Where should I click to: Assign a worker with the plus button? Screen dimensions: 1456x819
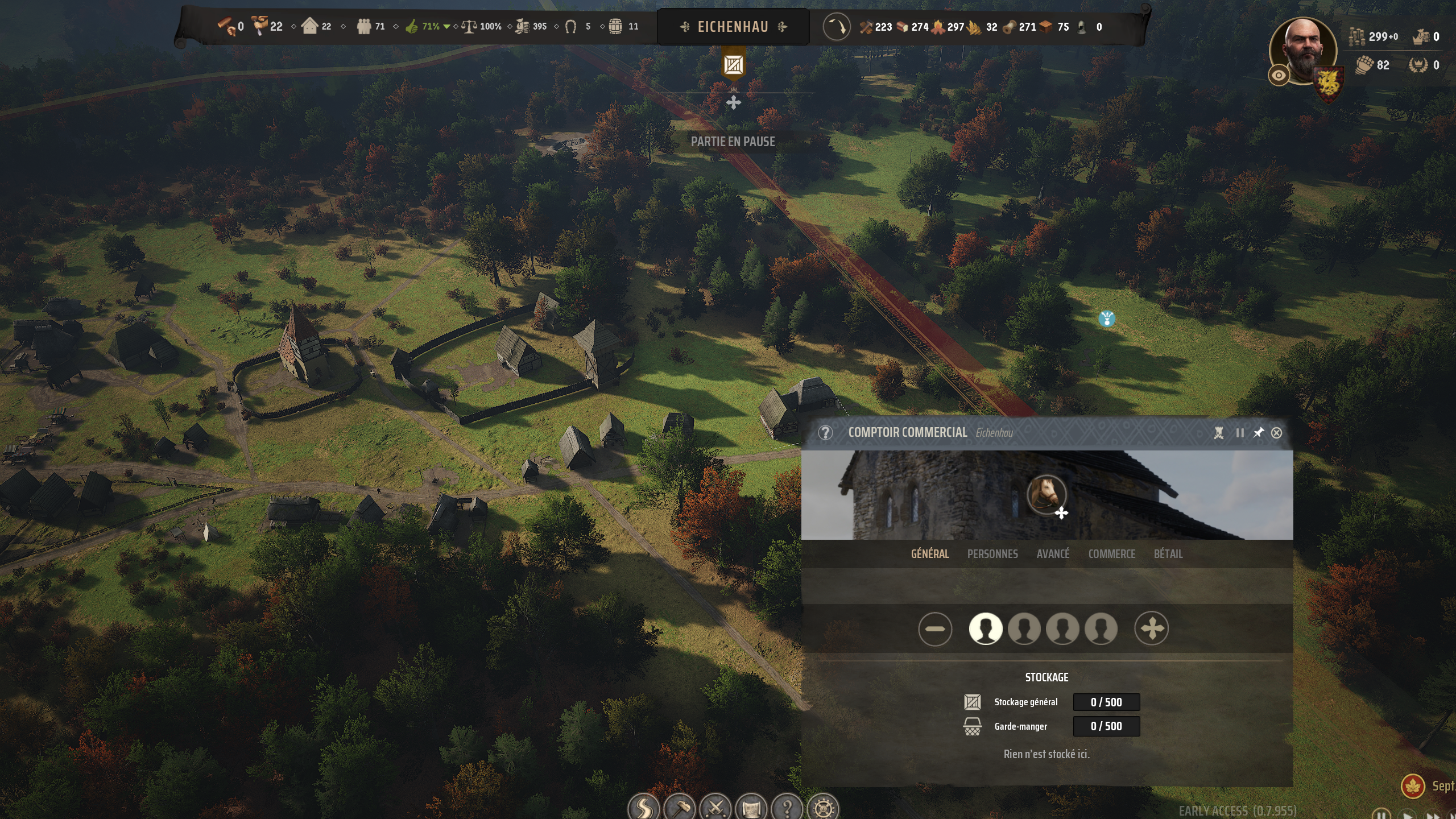click(x=1151, y=629)
